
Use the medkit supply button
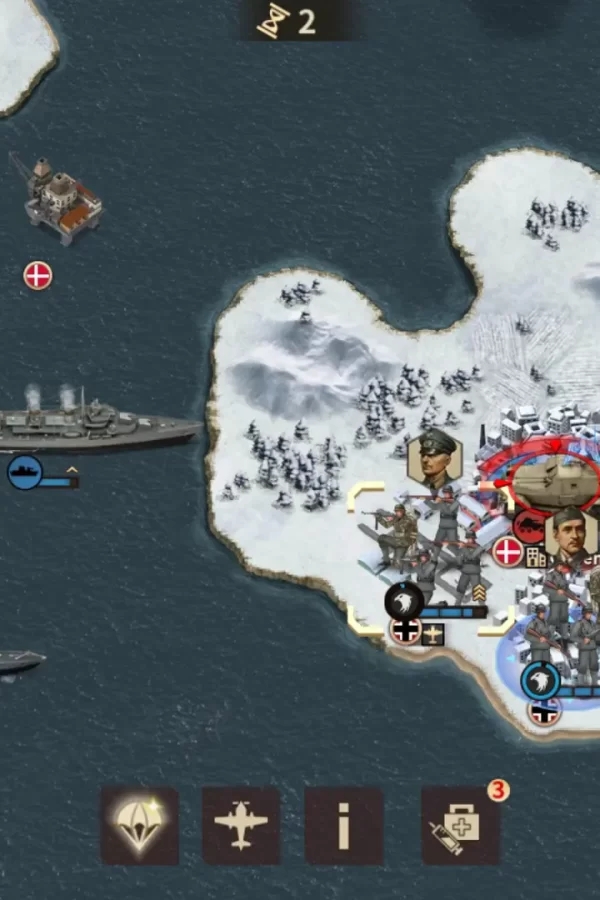pyautogui.click(x=460, y=826)
